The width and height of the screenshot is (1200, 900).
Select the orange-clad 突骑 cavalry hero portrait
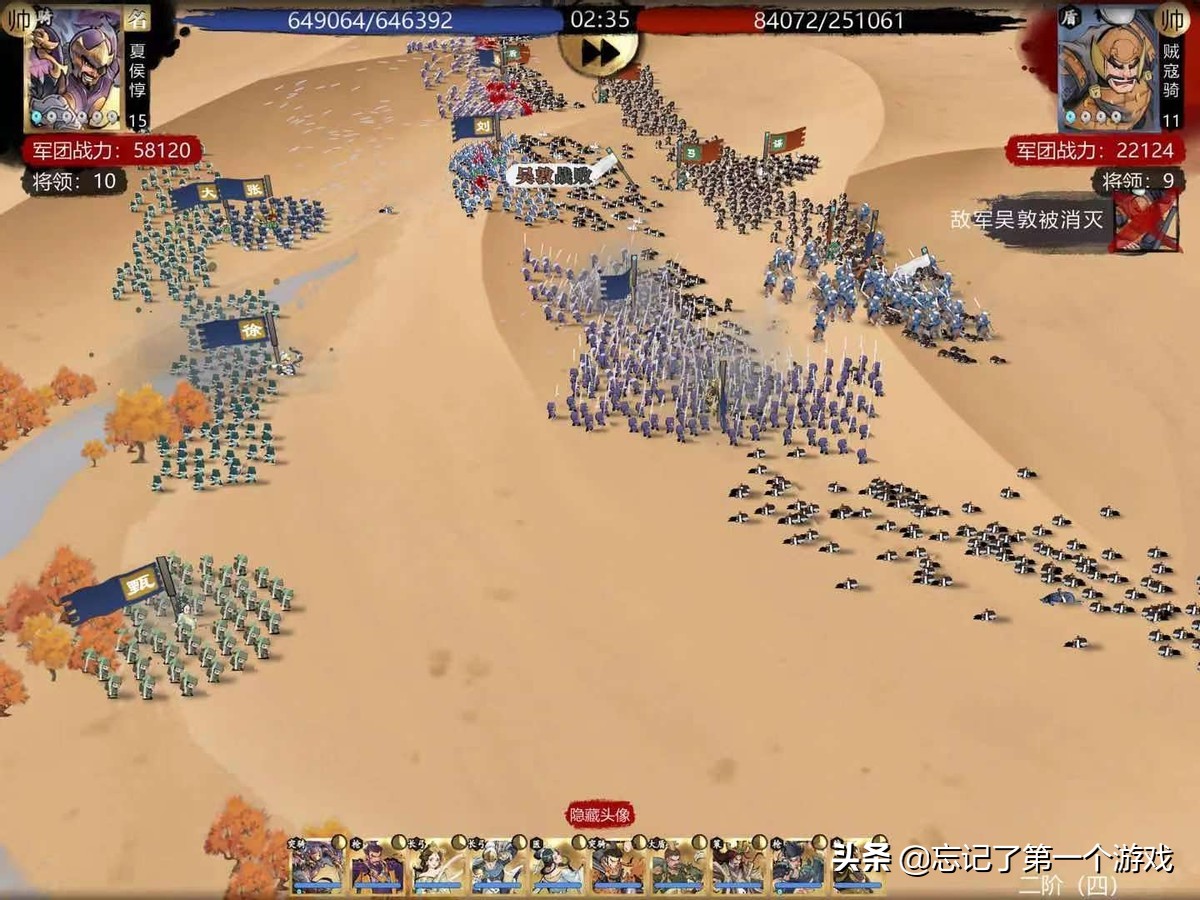point(618,866)
